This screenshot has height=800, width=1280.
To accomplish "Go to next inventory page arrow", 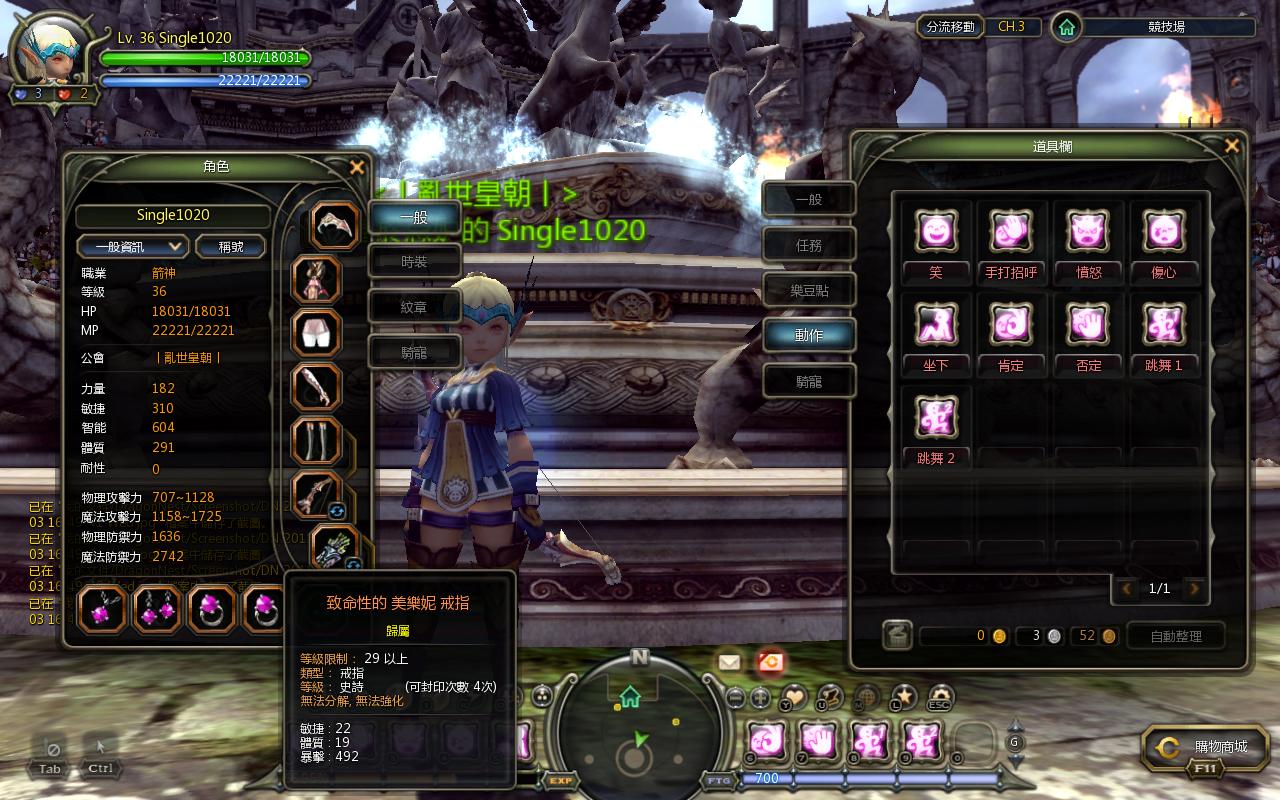I will point(1193,589).
